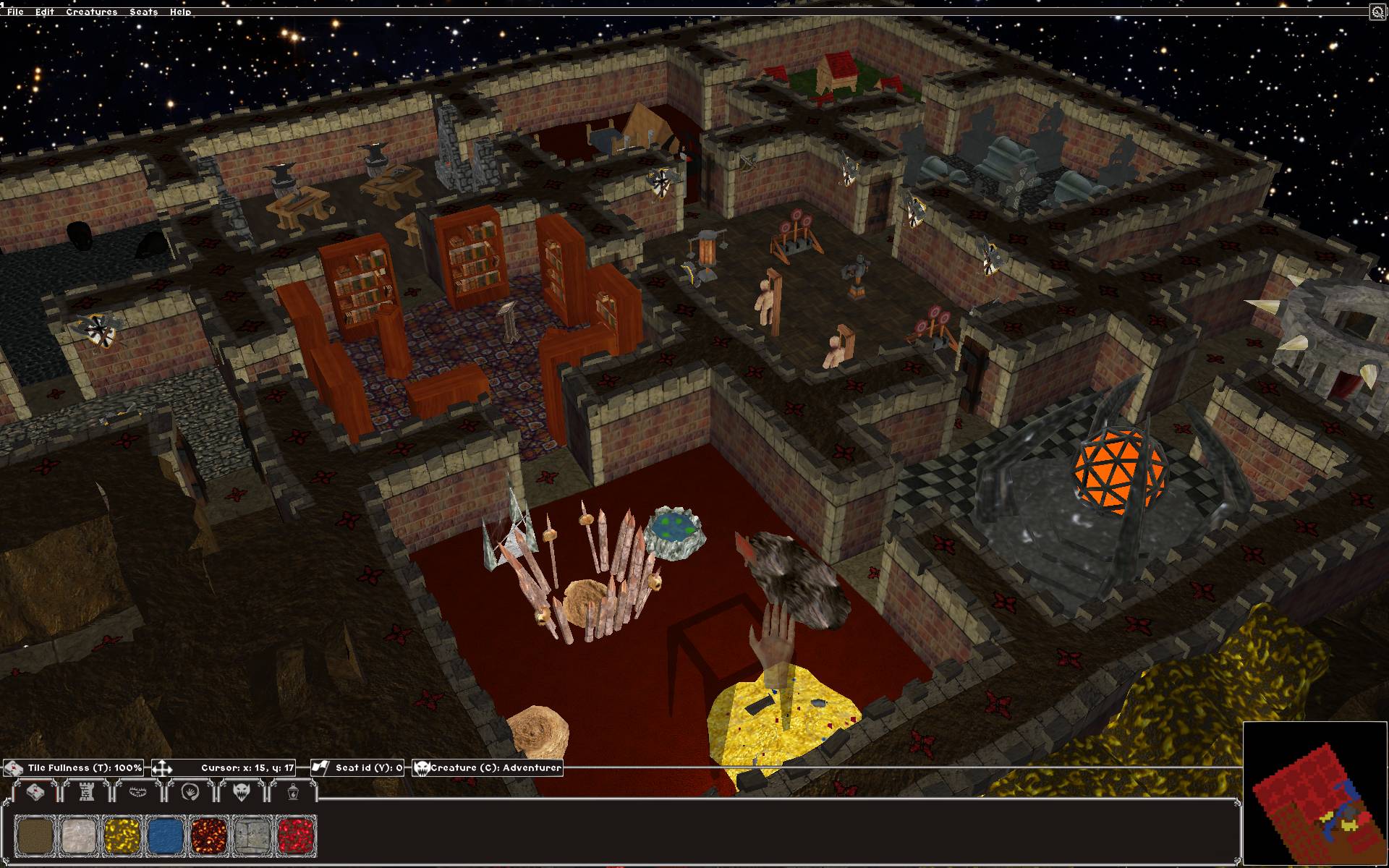Cycle the Creature type from Adventurer
1389x868 pixels.
(x=488, y=767)
